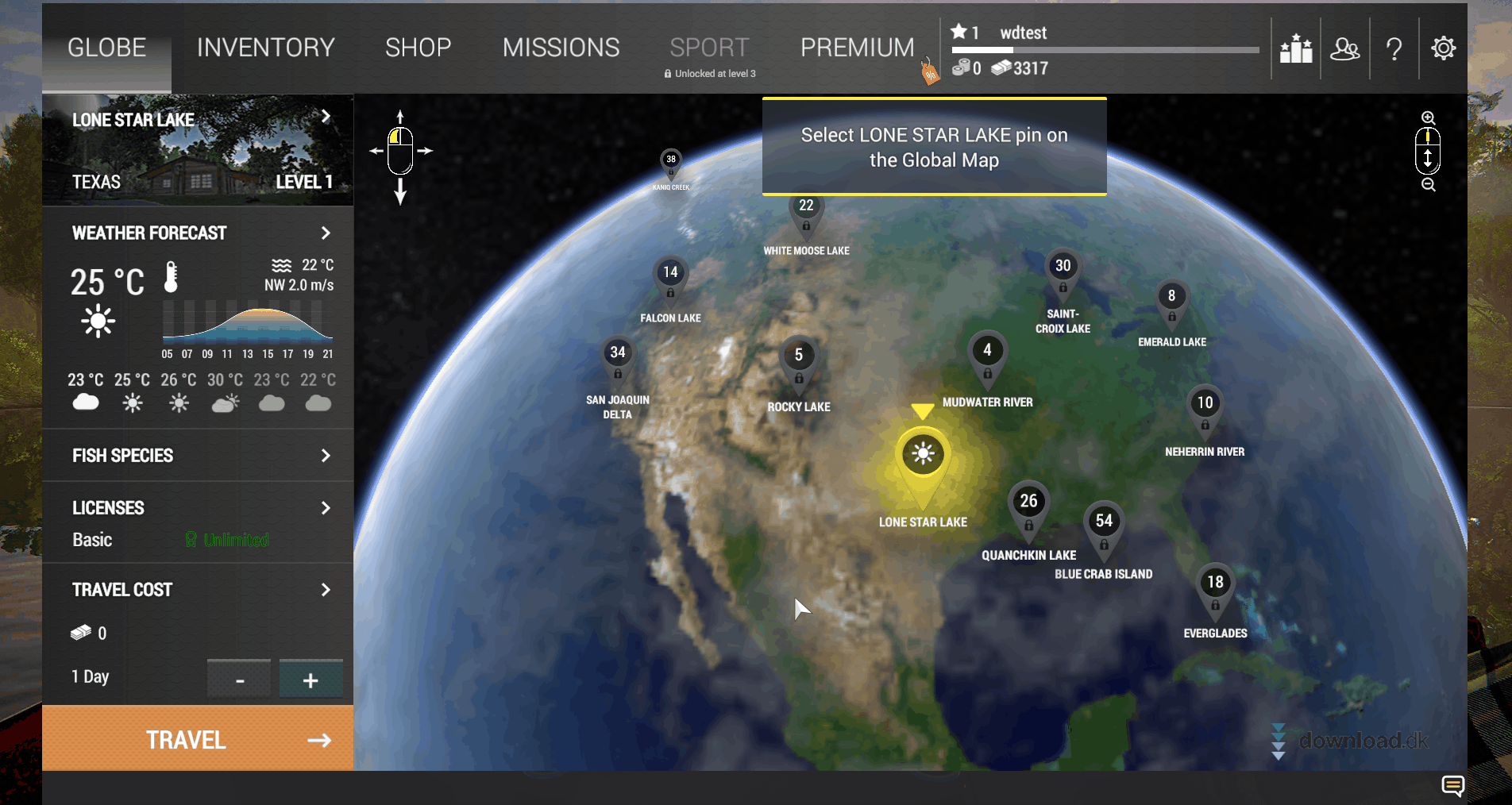Choose the Everglades map pin
Screen dimensions: 1512x805
pos(1215,585)
